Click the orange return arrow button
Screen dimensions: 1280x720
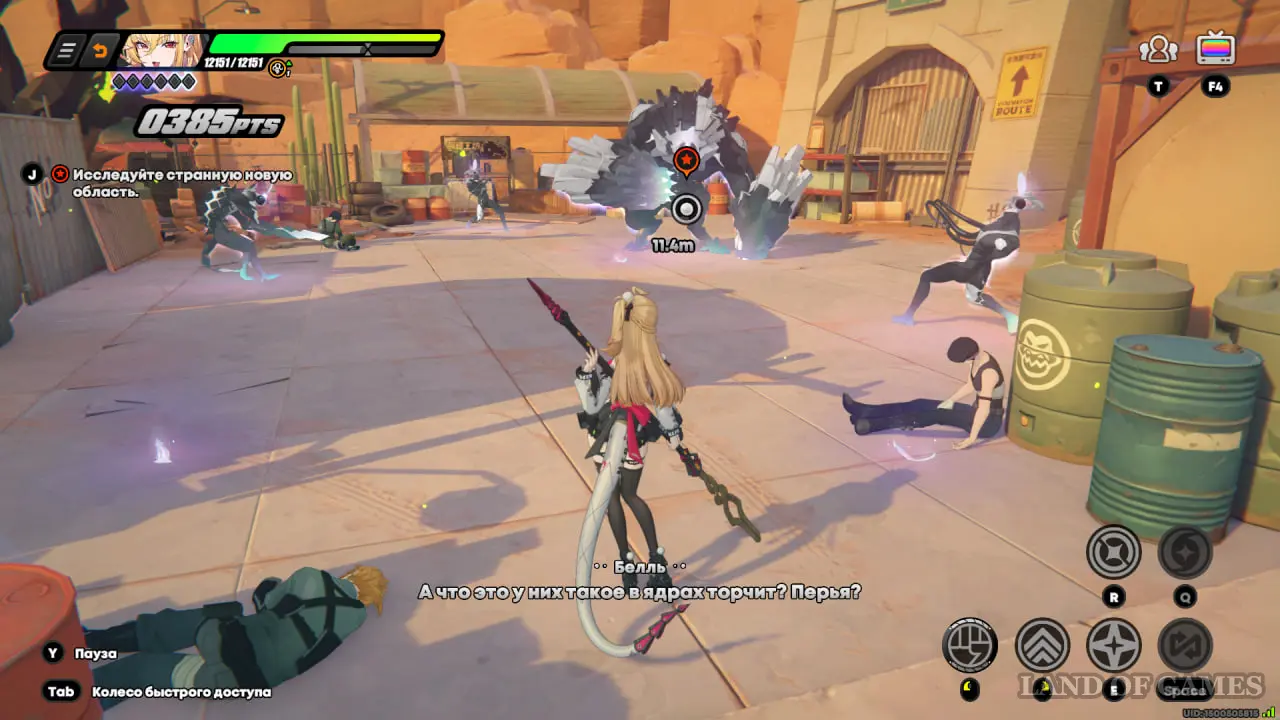[99, 51]
